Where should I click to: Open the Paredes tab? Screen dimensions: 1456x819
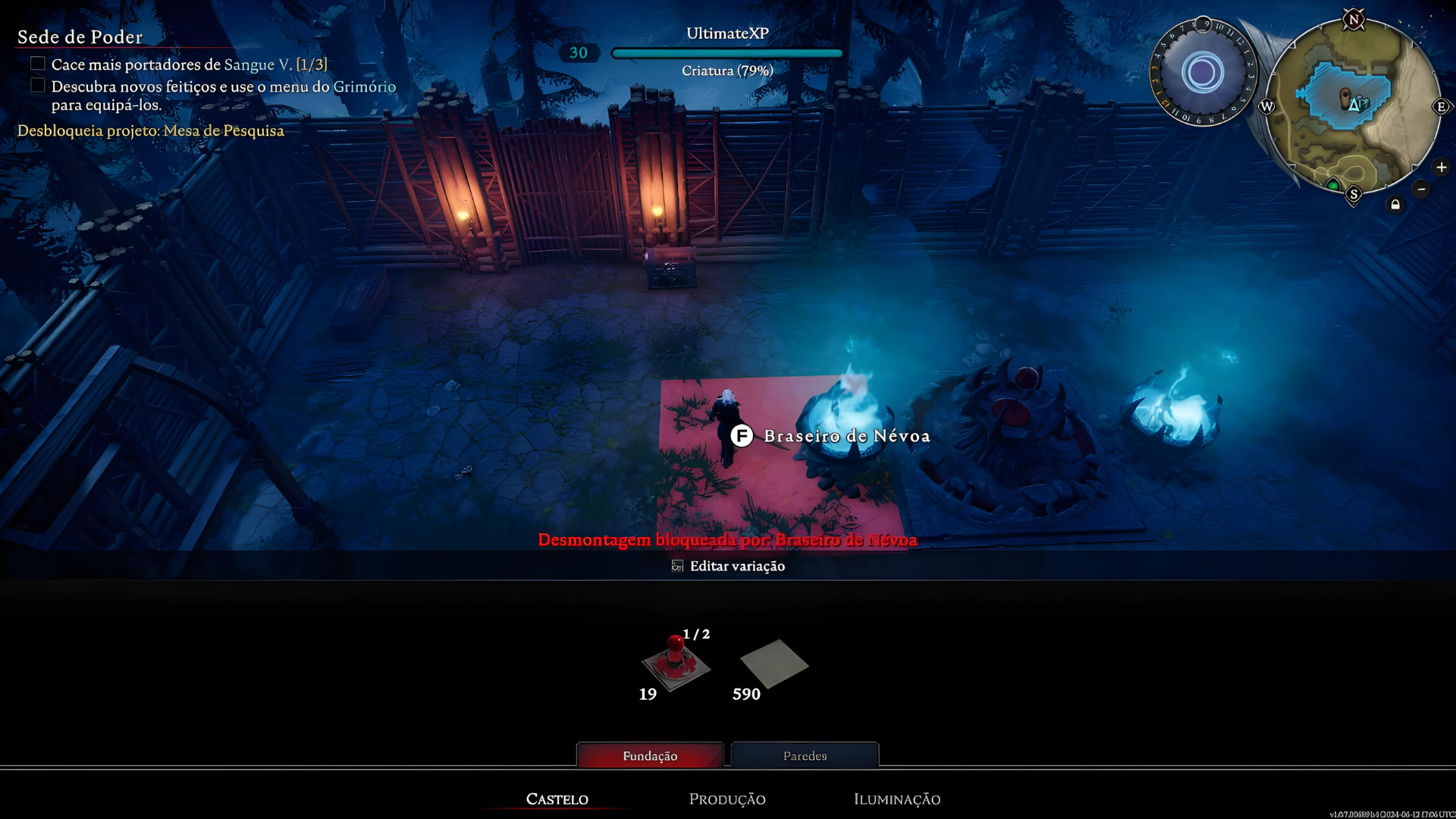(805, 755)
